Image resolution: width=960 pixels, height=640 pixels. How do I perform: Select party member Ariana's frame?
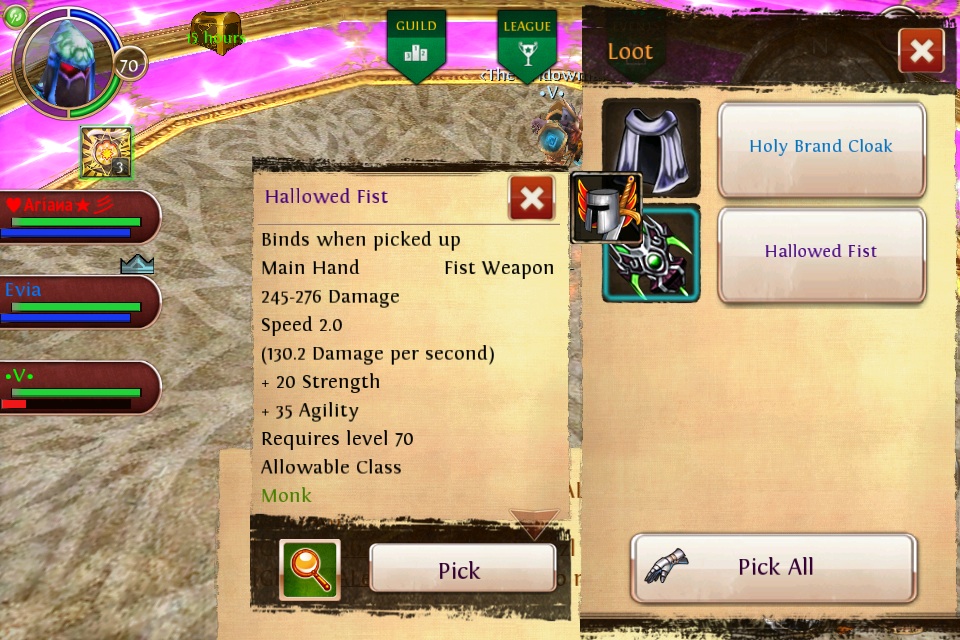(80, 217)
